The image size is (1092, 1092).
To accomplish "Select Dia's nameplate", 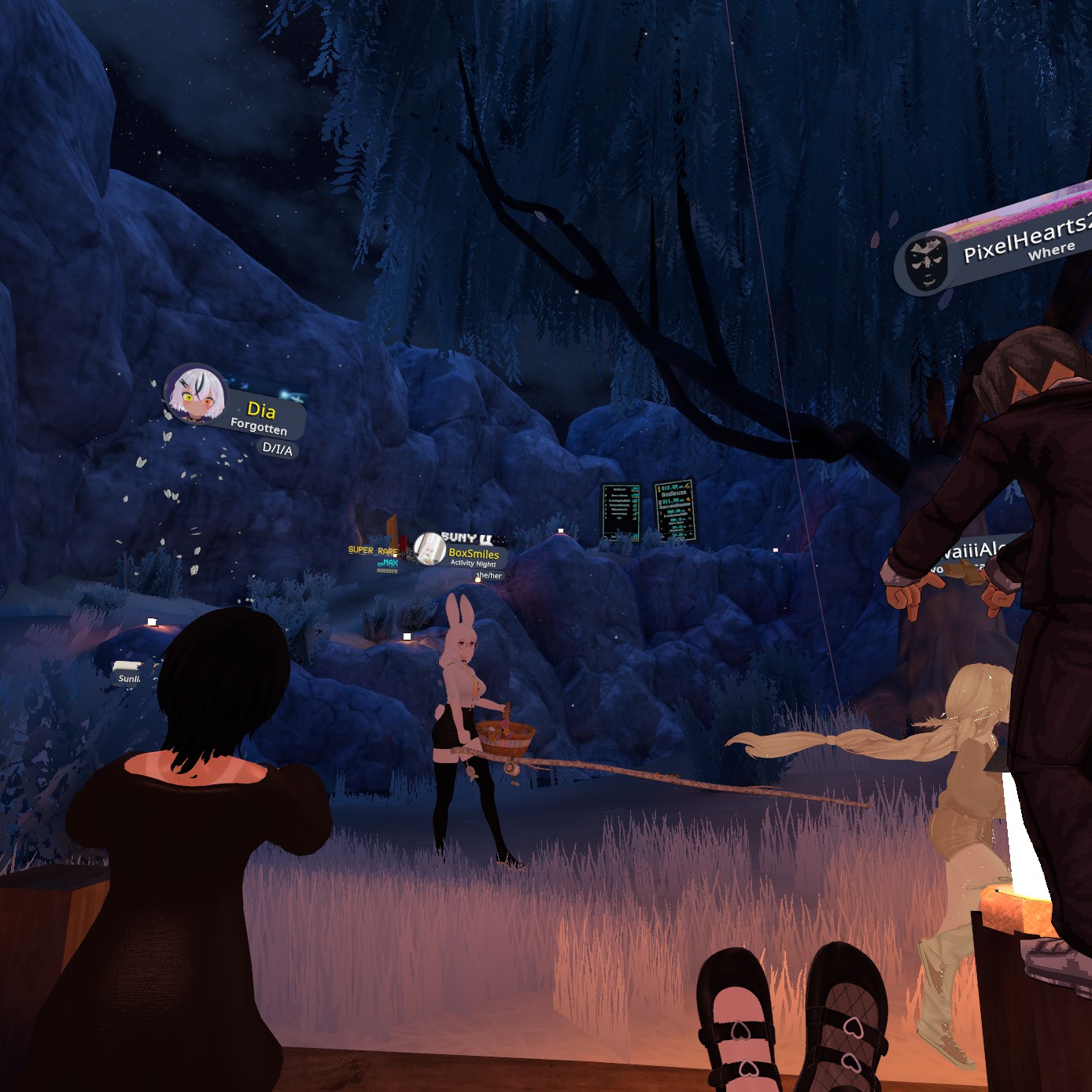I will tap(260, 414).
